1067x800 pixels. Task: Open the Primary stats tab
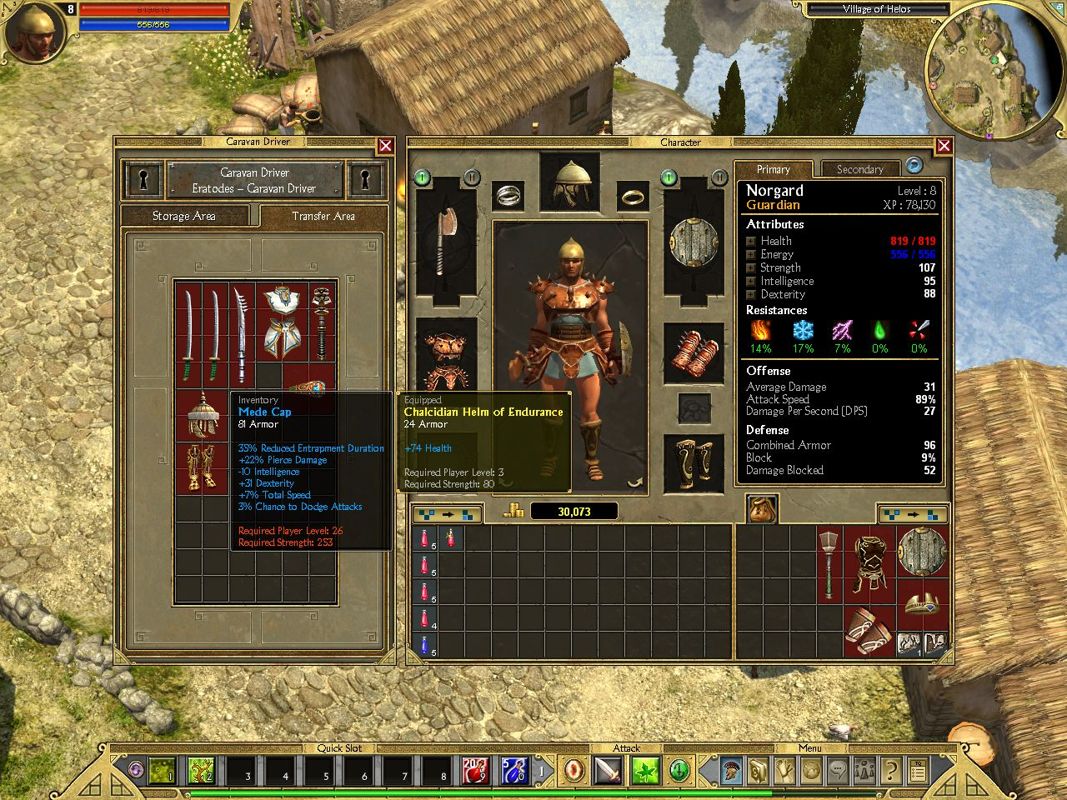(x=774, y=169)
